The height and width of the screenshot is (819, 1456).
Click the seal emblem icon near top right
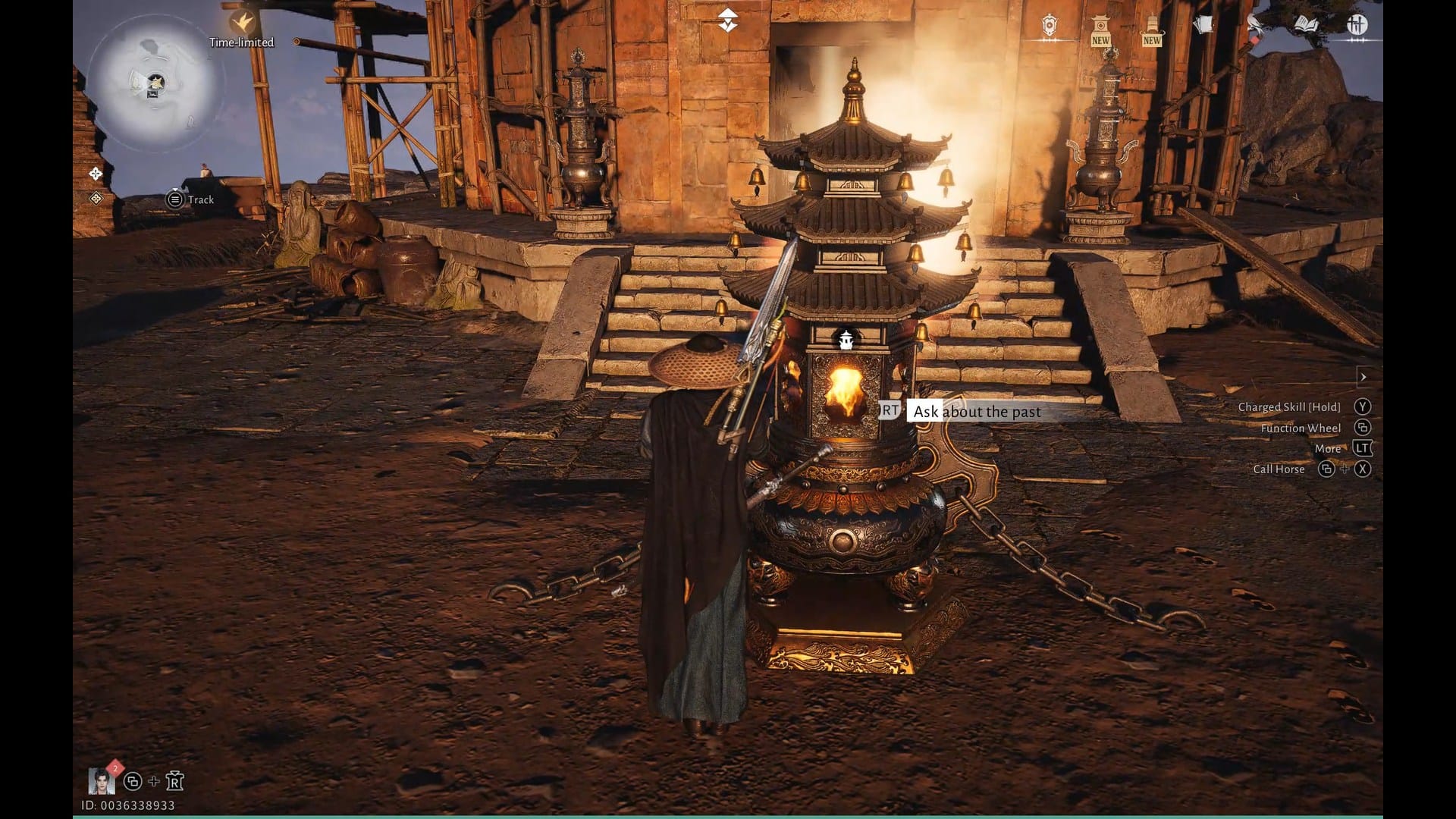tap(1049, 23)
